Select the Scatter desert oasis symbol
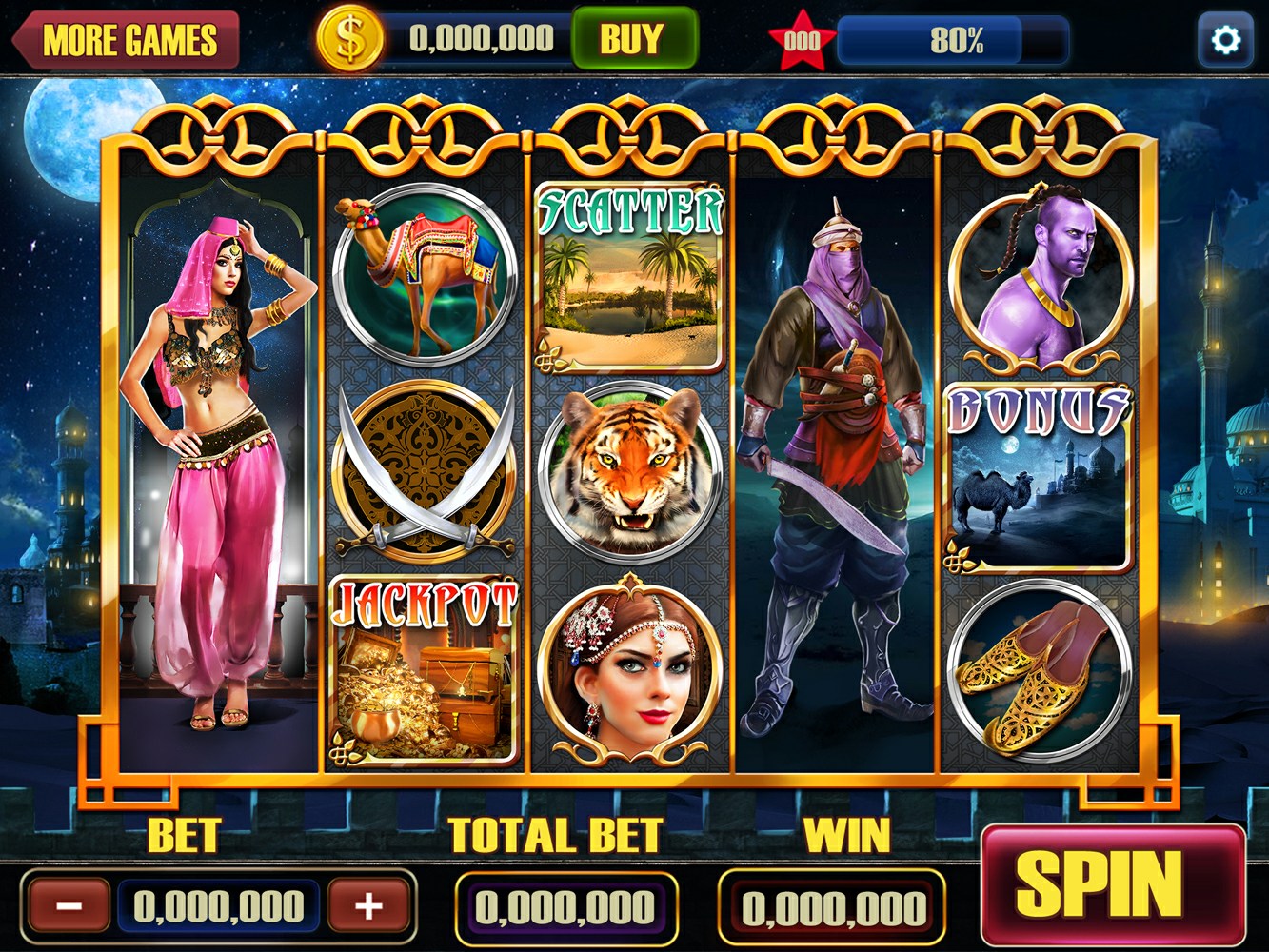 pos(628,276)
